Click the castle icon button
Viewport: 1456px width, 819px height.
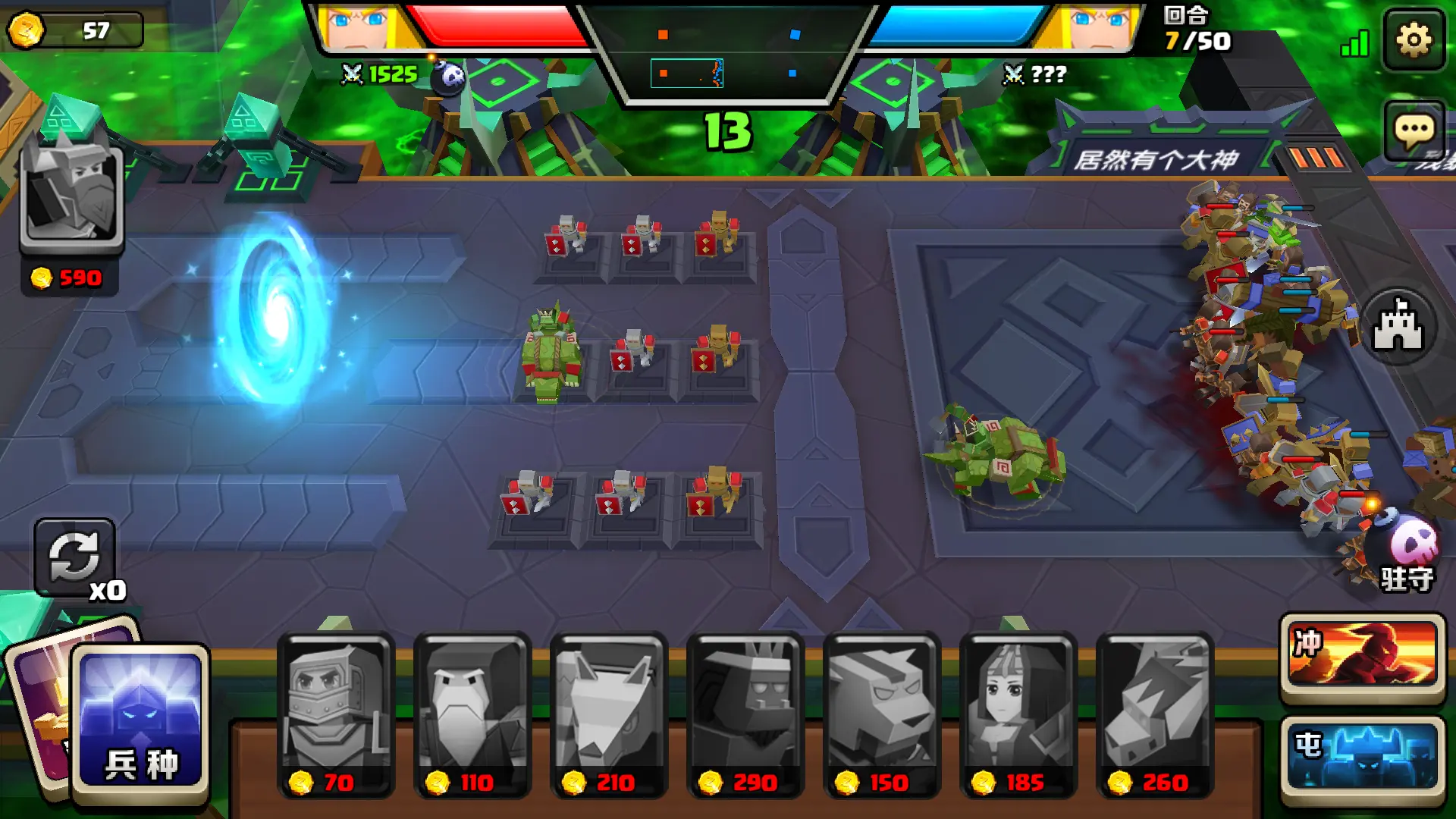tap(1398, 327)
